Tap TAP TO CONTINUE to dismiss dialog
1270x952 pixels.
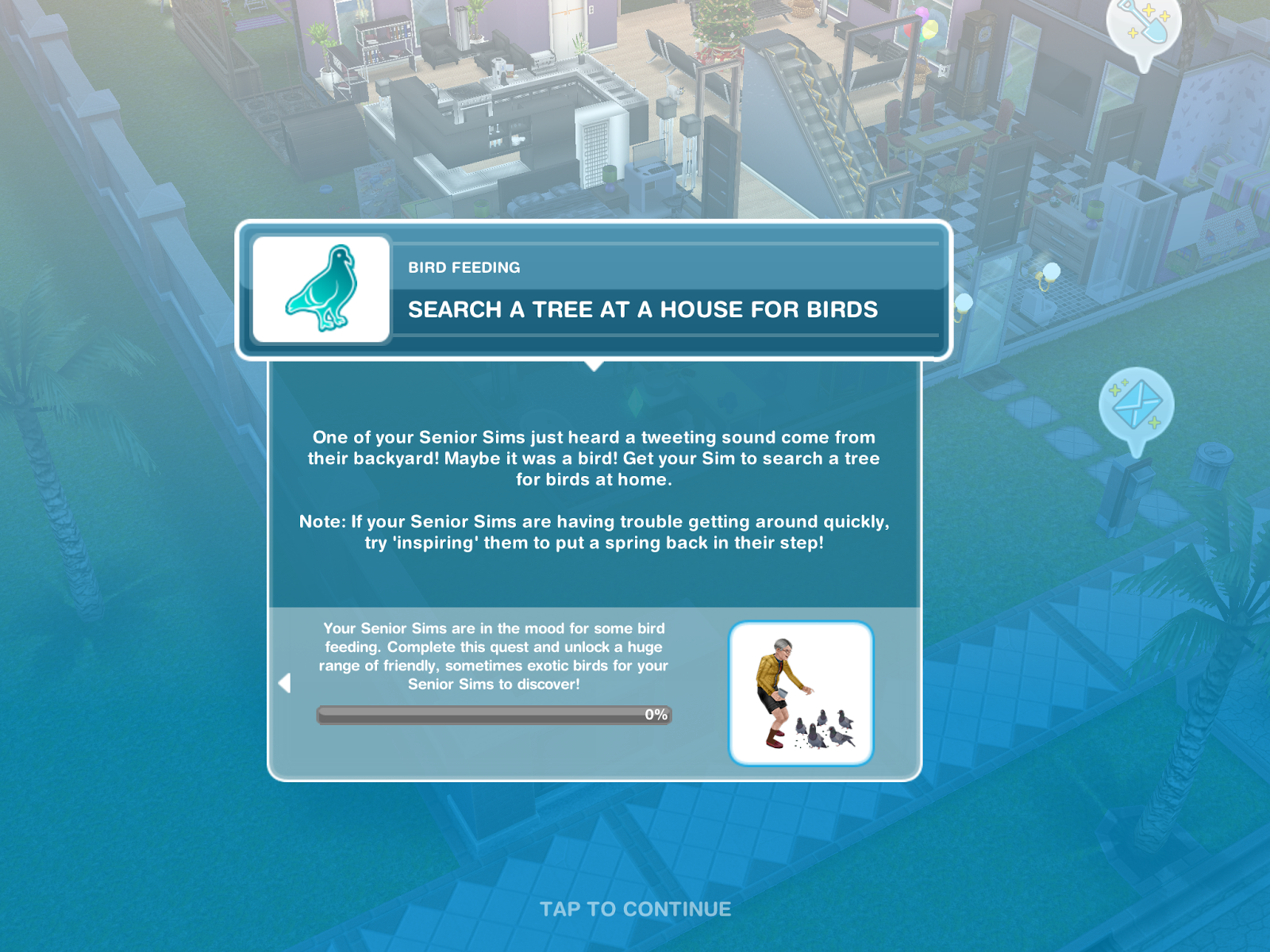[x=635, y=910]
